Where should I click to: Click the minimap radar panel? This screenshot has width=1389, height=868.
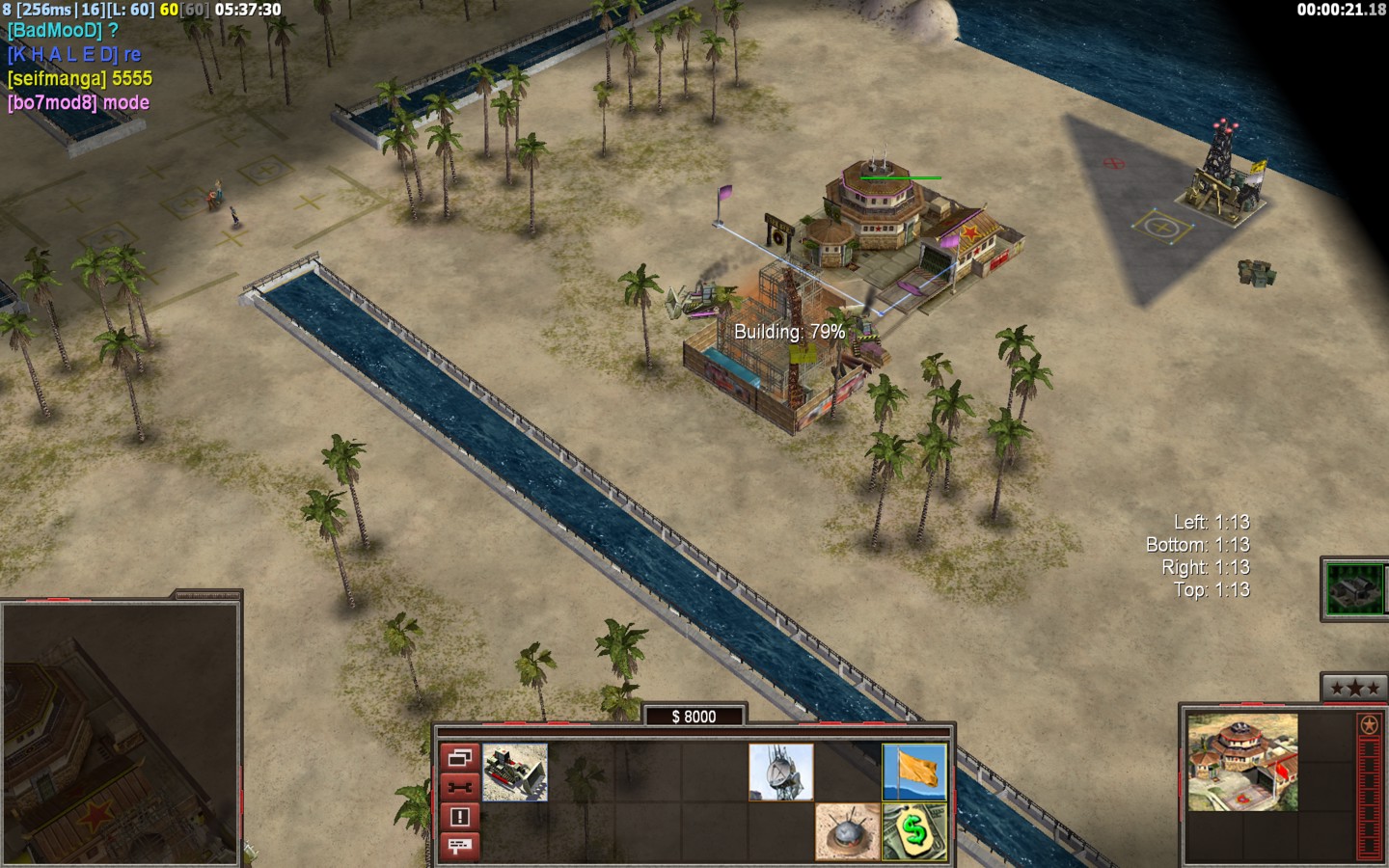120,731
